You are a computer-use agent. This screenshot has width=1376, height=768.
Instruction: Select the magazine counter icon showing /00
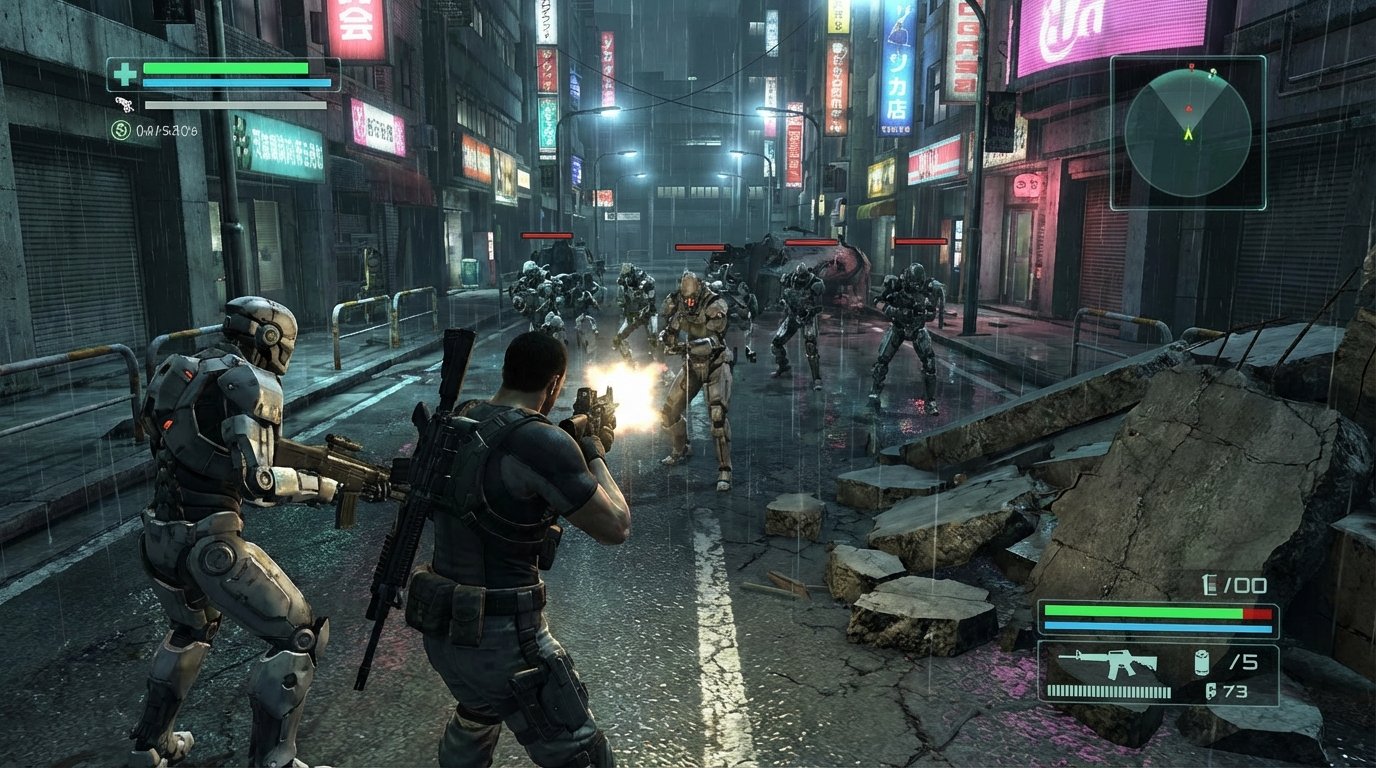[1209, 585]
